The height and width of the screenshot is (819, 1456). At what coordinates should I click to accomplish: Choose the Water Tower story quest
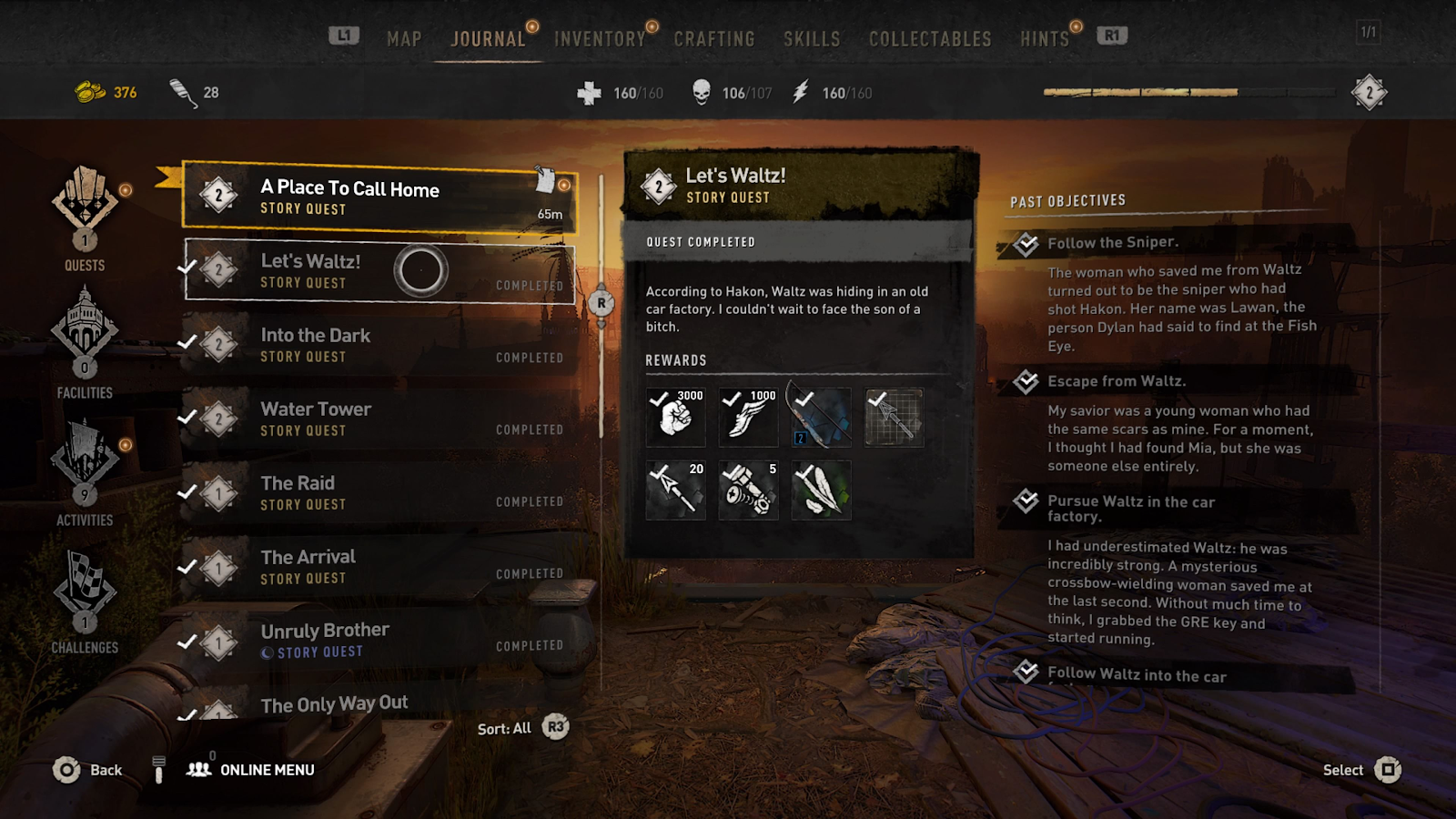point(379,419)
